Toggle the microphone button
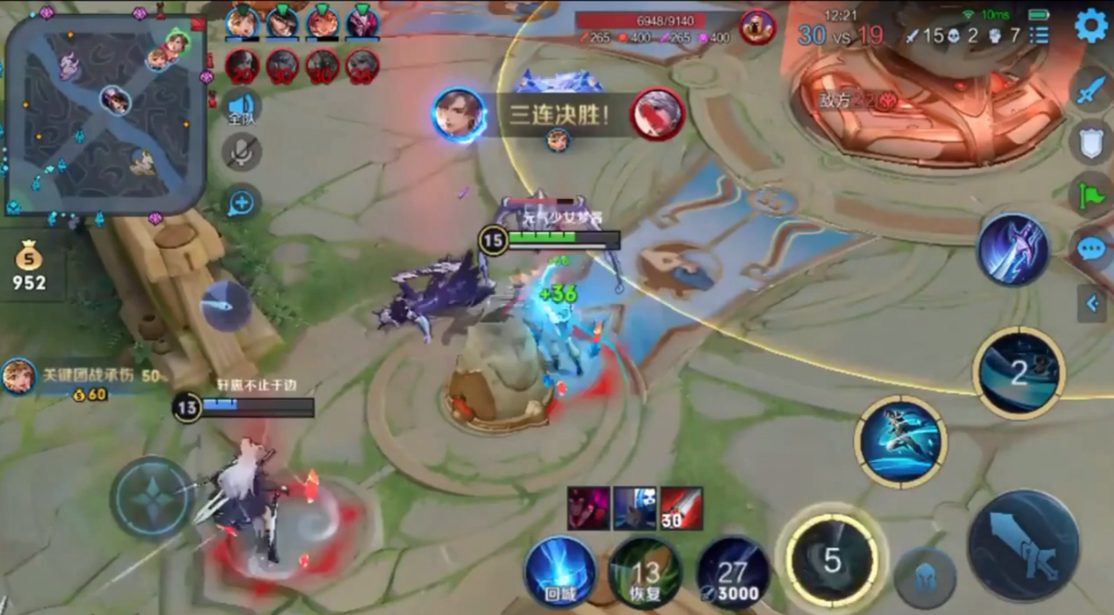1114x615 pixels. [x=241, y=152]
